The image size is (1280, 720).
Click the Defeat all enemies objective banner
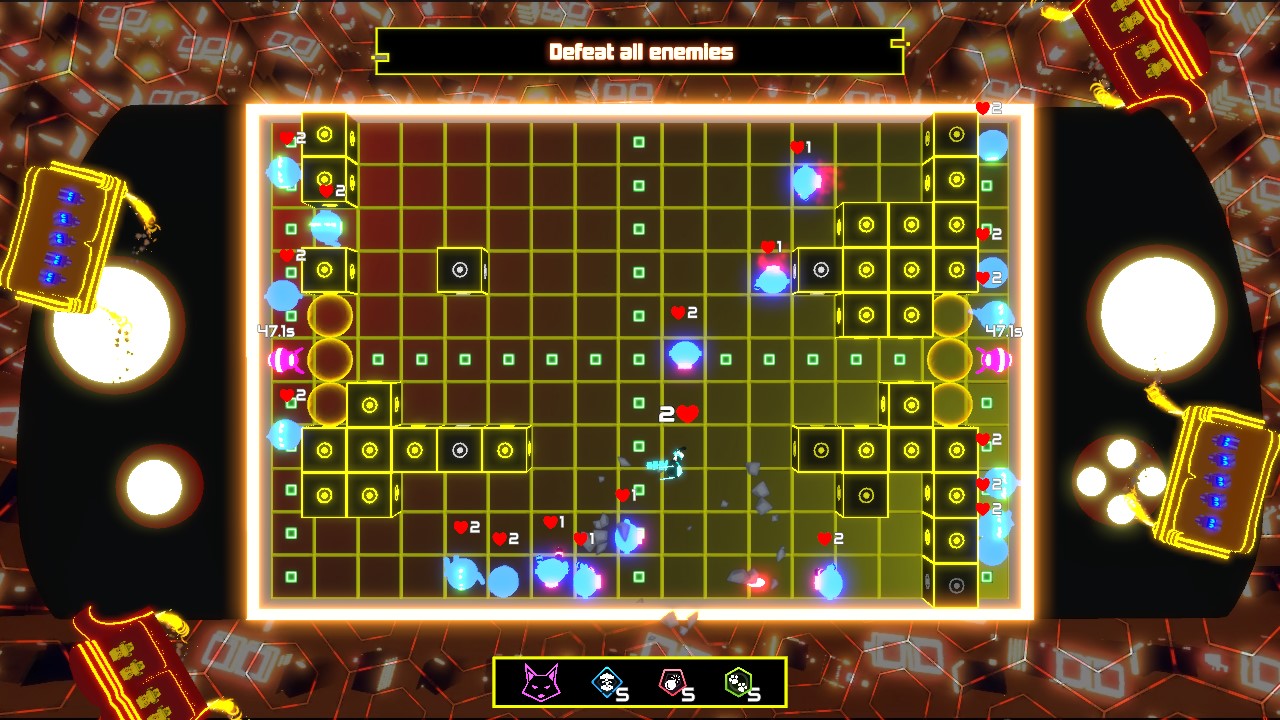point(640,53)
